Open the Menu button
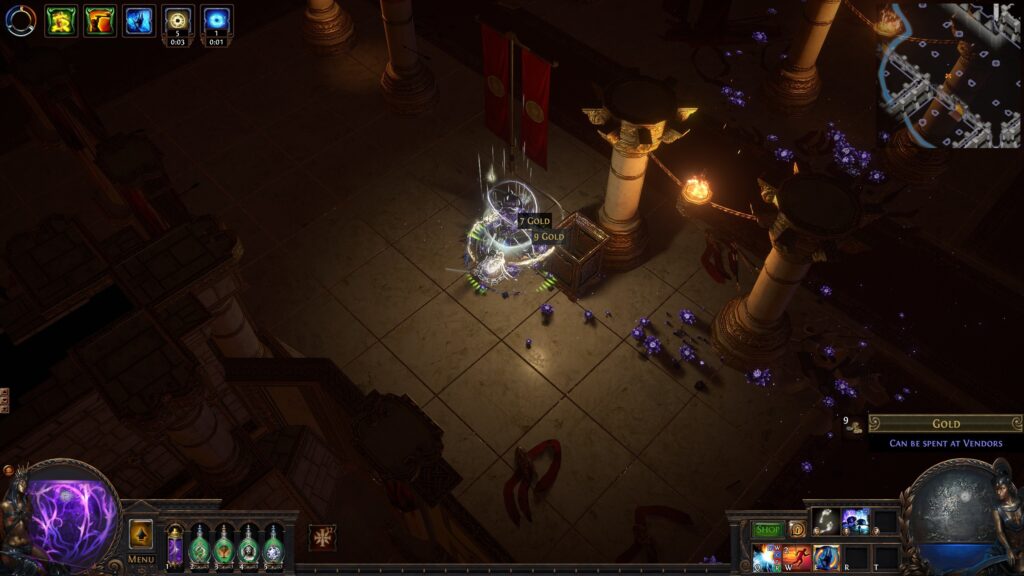Viewport: 1024px width, 576px height. coord(141,559)
